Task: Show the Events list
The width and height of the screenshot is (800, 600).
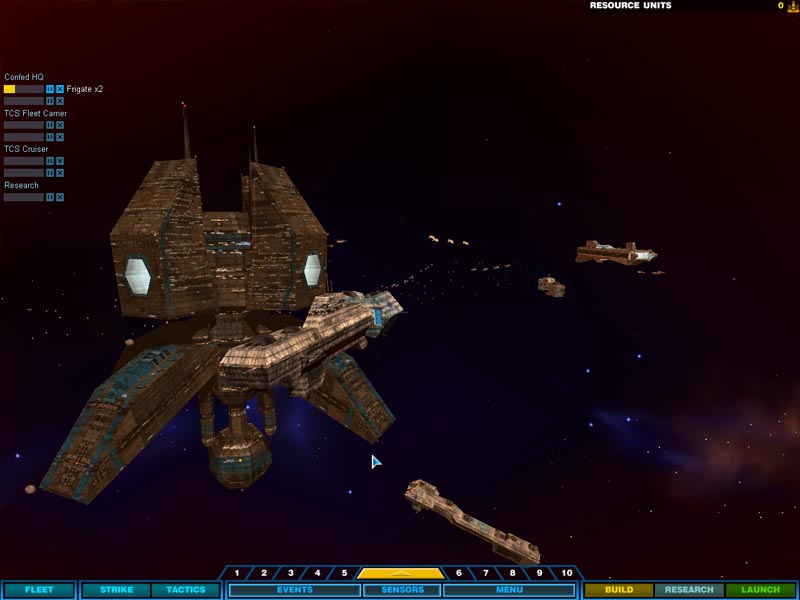Action: point(294,590)
